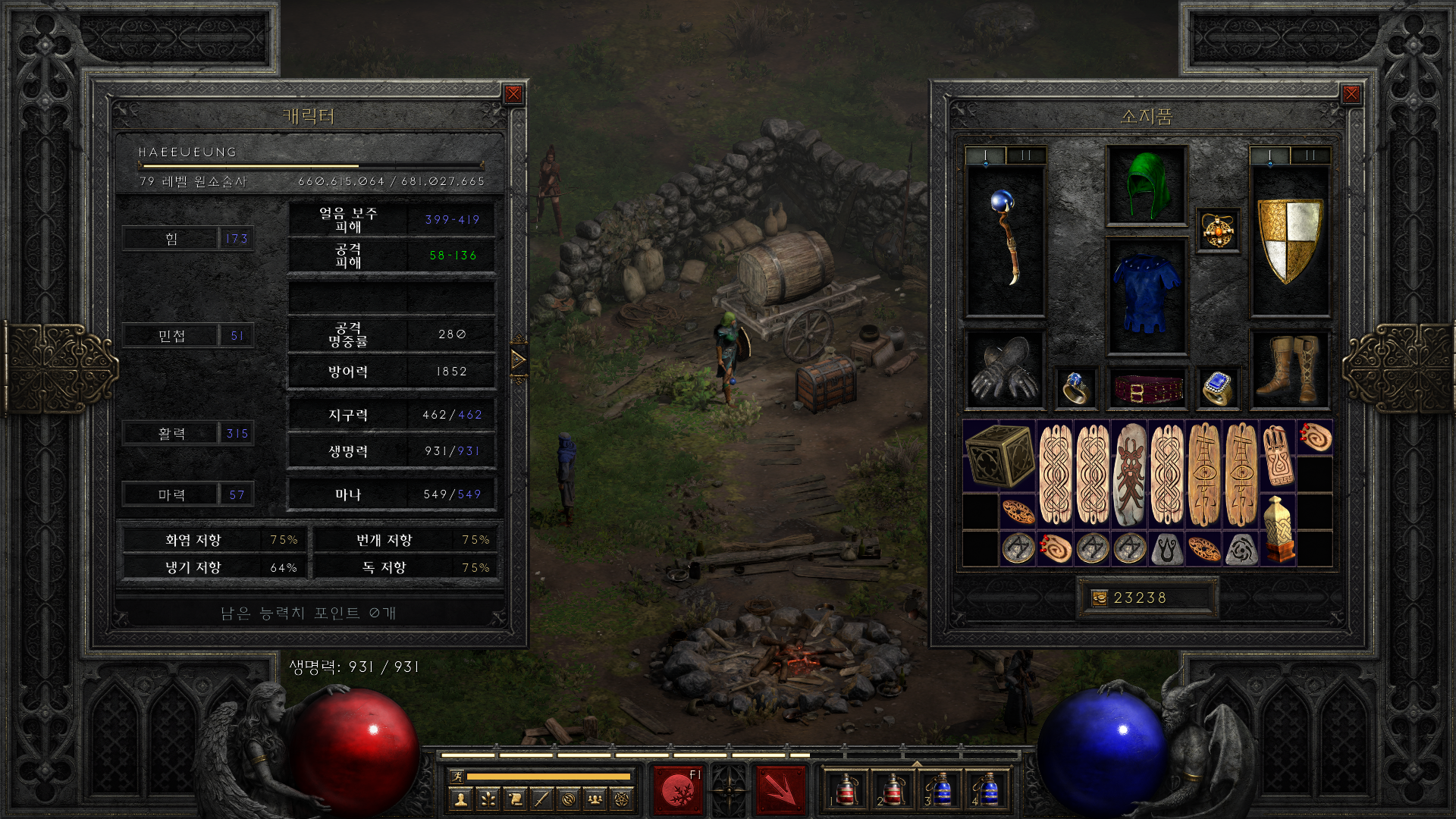Viewport: 1456px width, 819px height.
Task: Select the equipped orb weapon slot
Action: 1006,240
